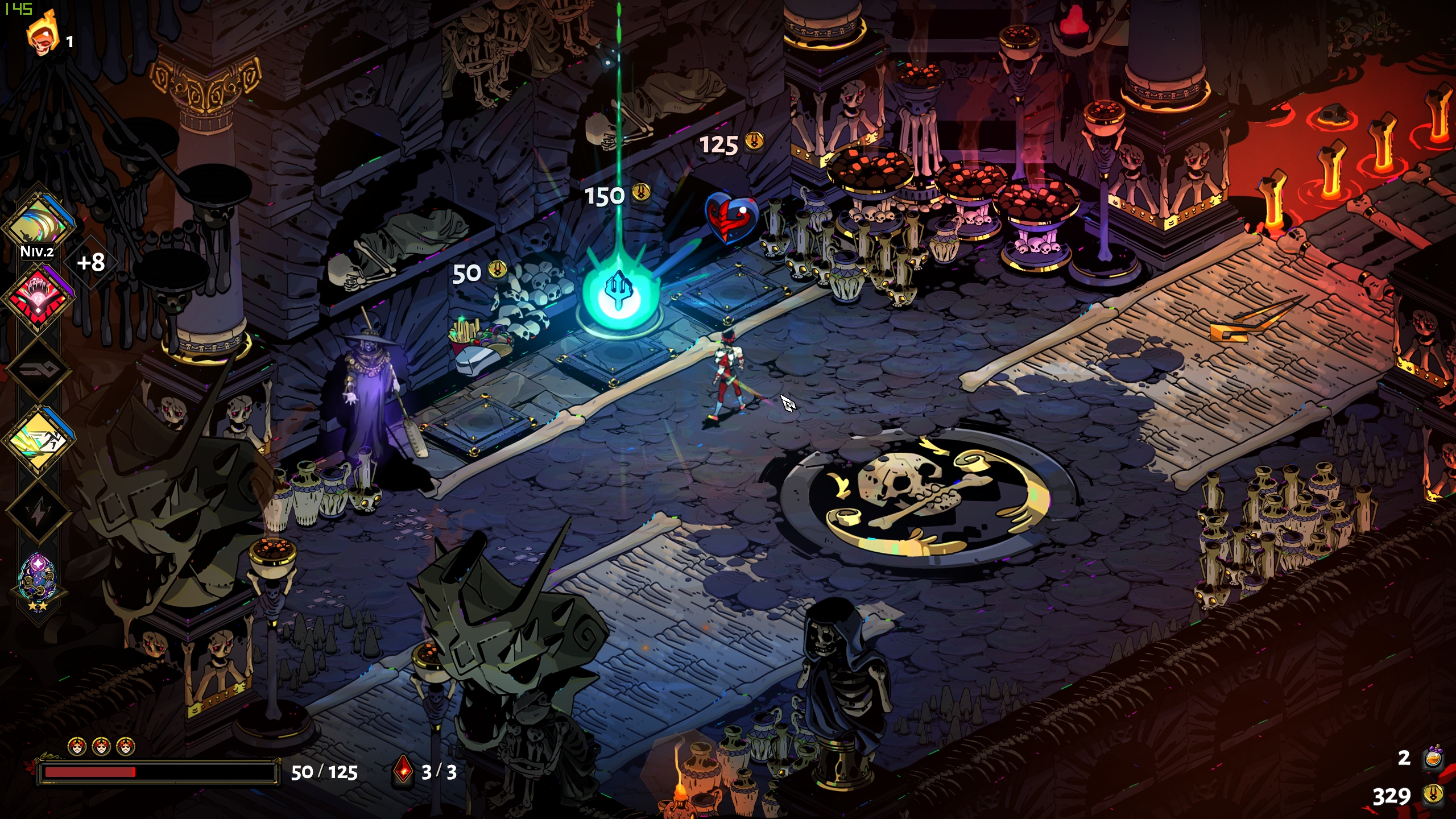The height and width of the screenshot is (819, 1456).
Task: Select the gold swirl attack boon icon
Action: (x=39, y=222)
